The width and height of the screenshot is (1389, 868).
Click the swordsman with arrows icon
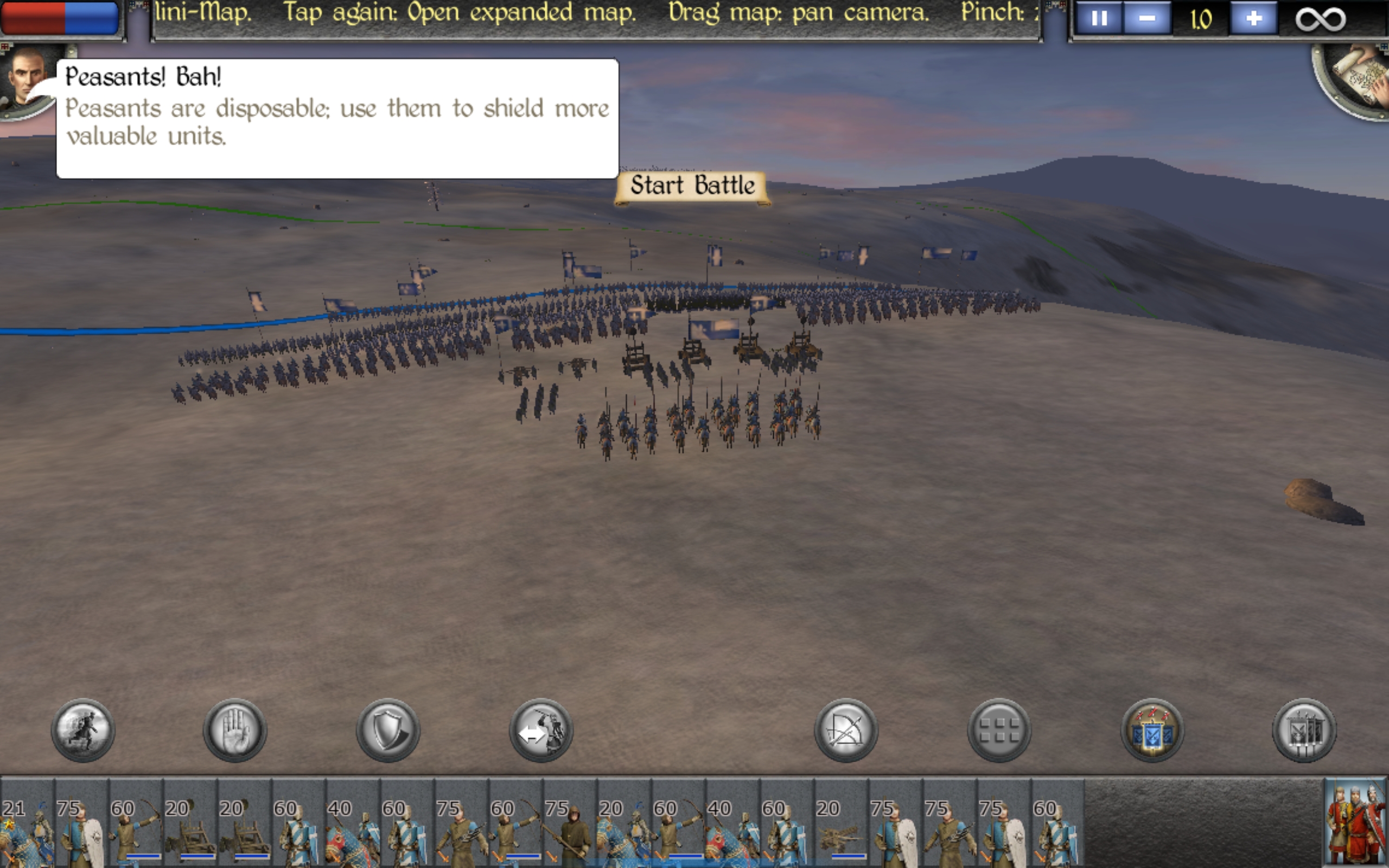540,730
